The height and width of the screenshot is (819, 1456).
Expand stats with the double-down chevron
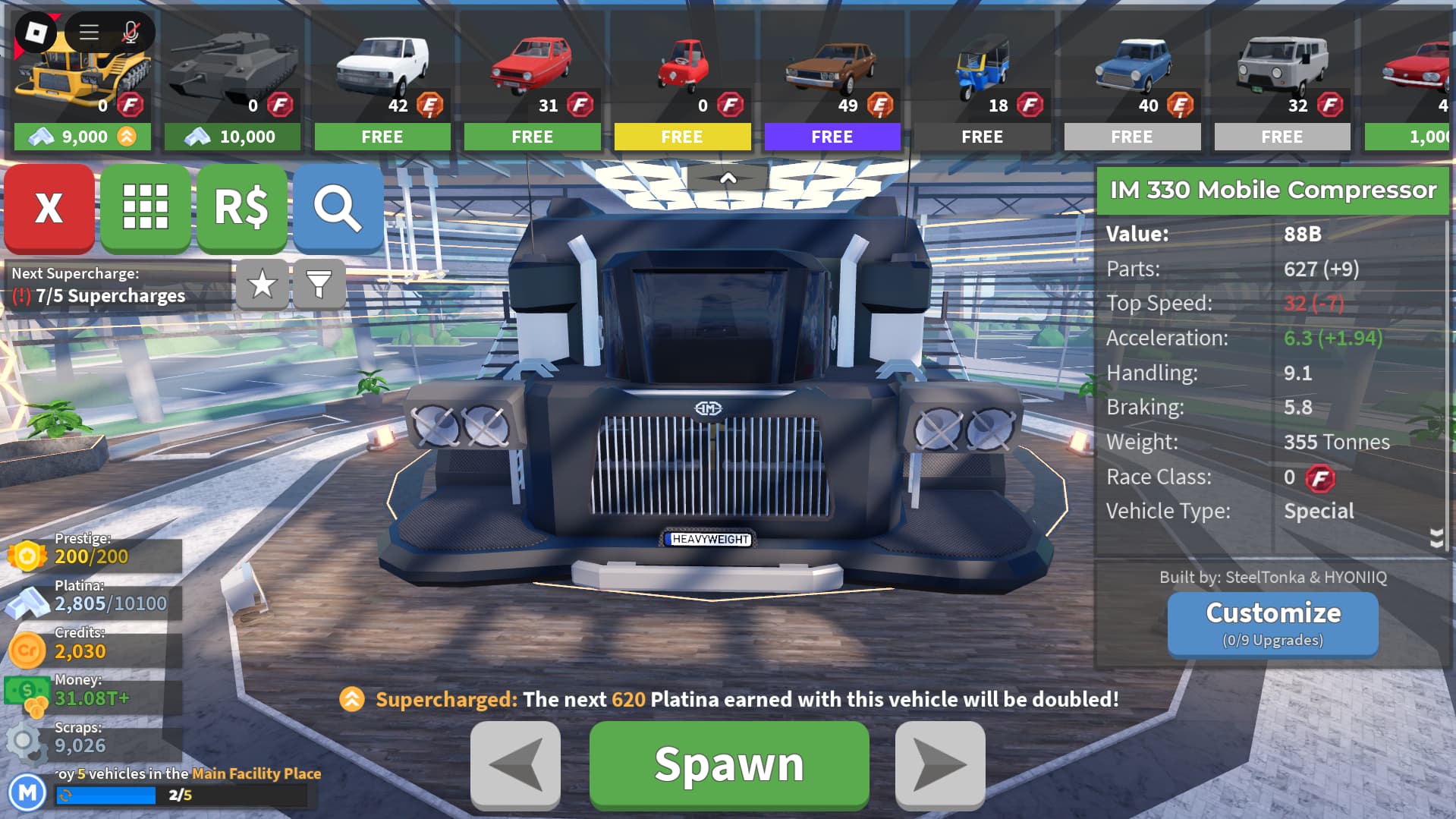[x=1436, y=538]
